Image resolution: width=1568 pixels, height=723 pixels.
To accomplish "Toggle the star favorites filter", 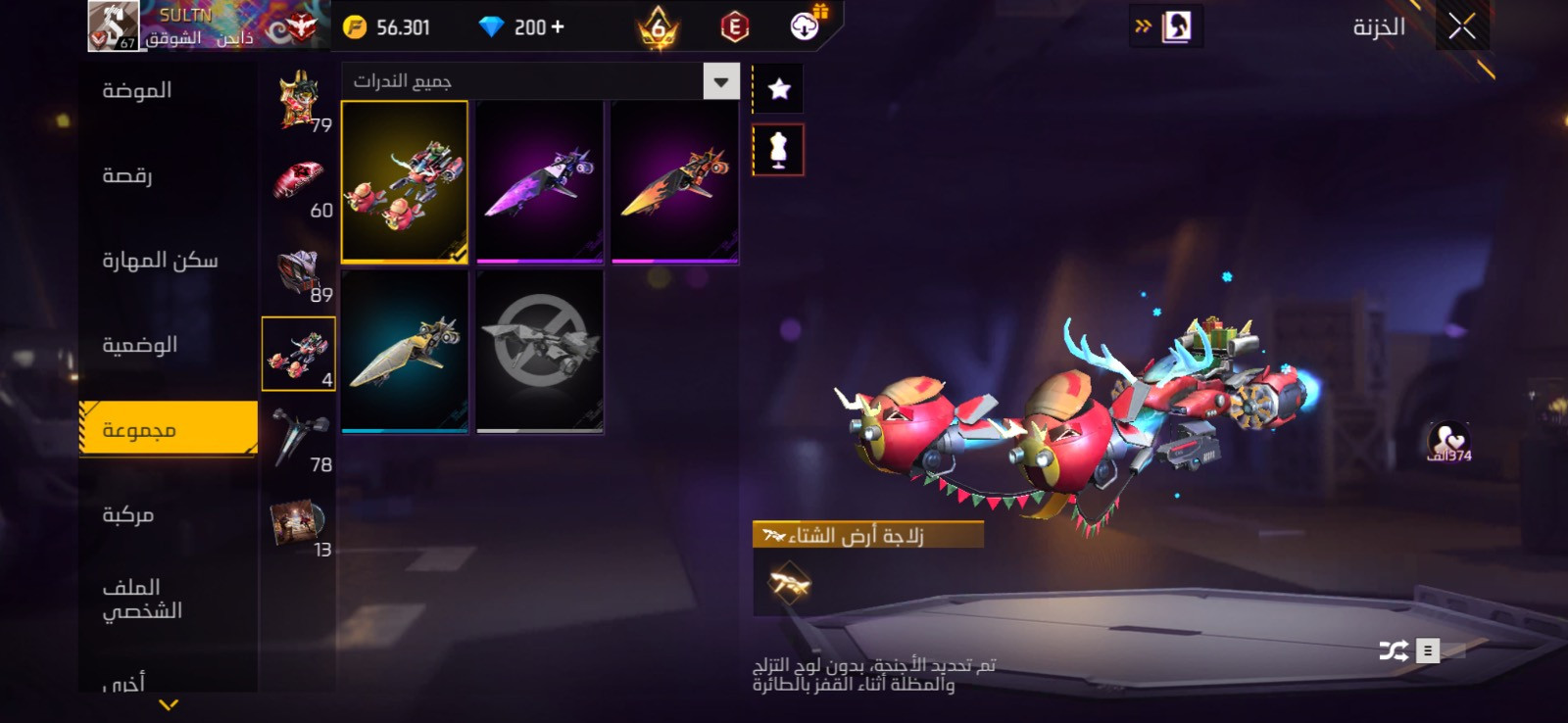I will 779,89.
